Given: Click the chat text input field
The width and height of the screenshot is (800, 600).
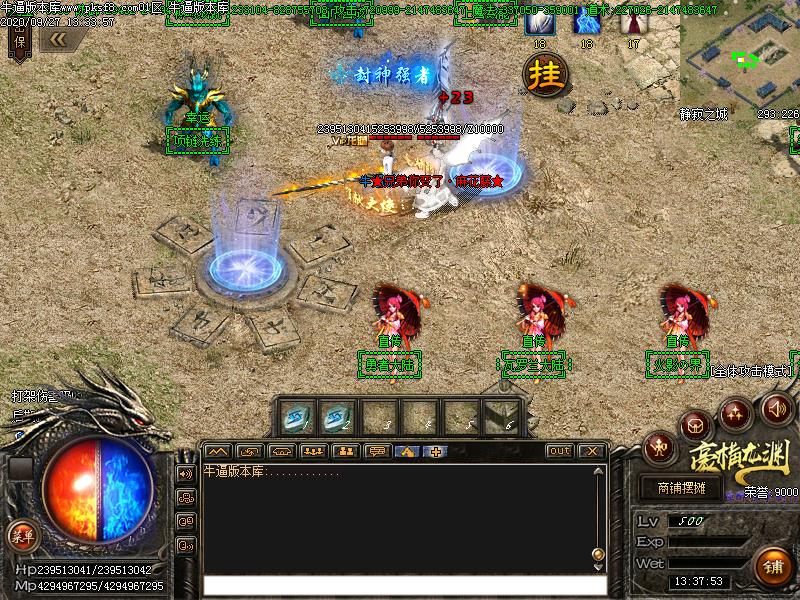Looking at the screenshot, I should tap(405, 584).
